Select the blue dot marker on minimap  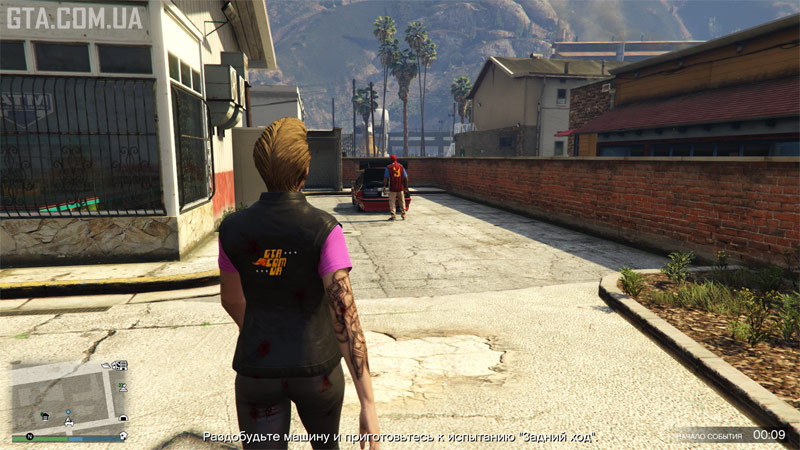tap(69, 412)
